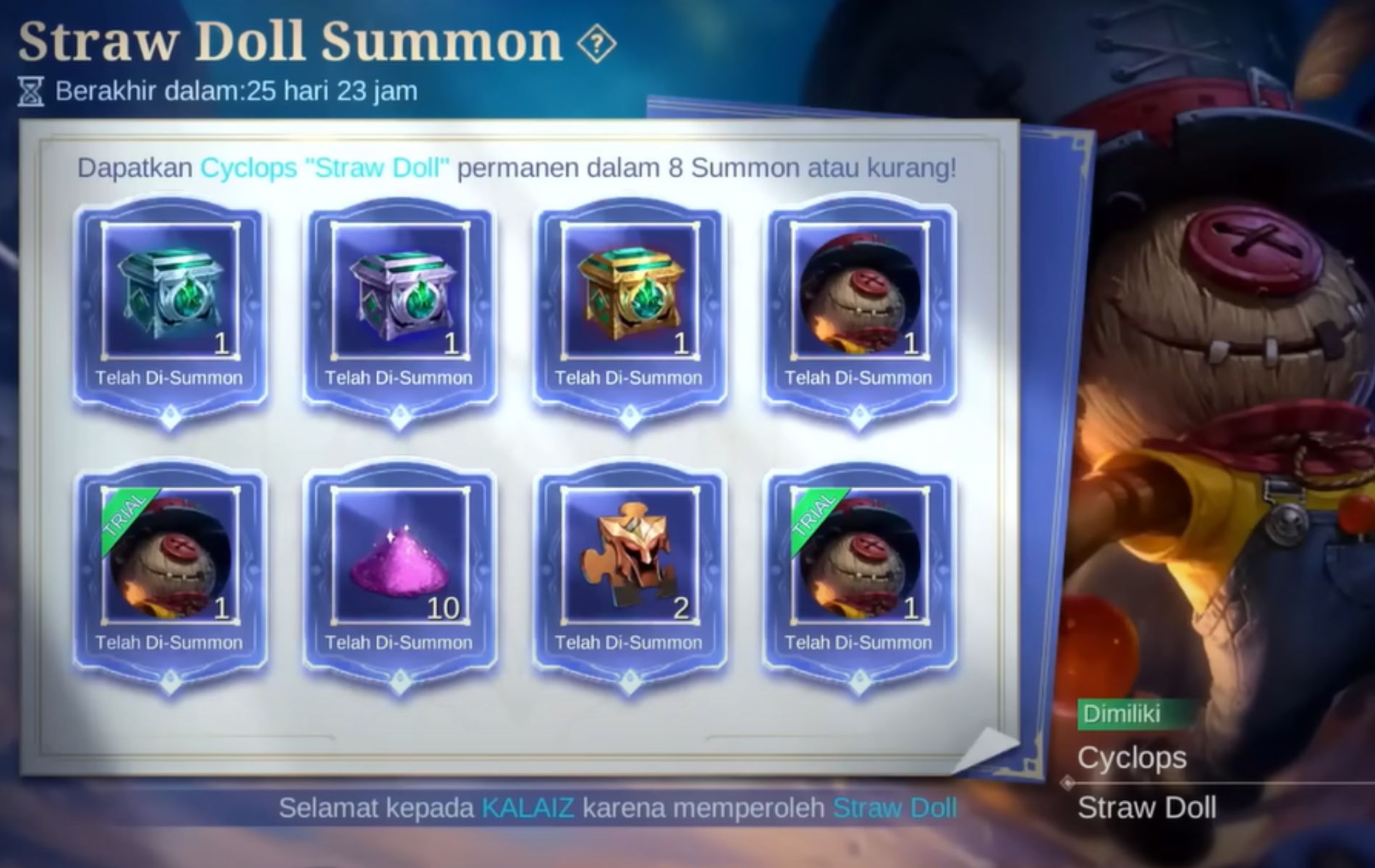Image resolution: width=1375 pixels, height=868 pixels.
Task: Click the hourglass event timer icon
Action: tap(29, 90)
